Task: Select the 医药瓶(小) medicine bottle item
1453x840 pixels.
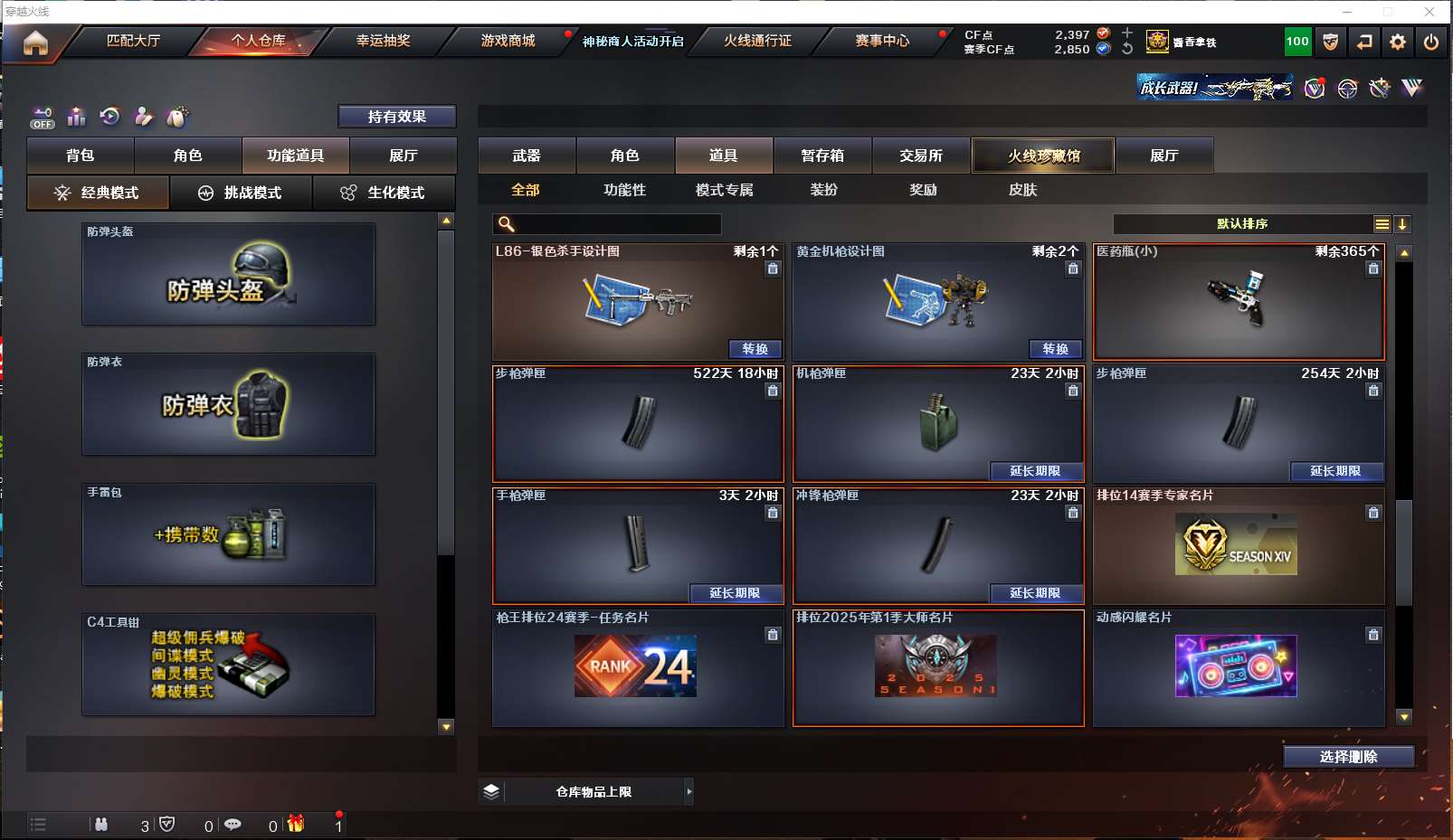Action: [1238, 303]
